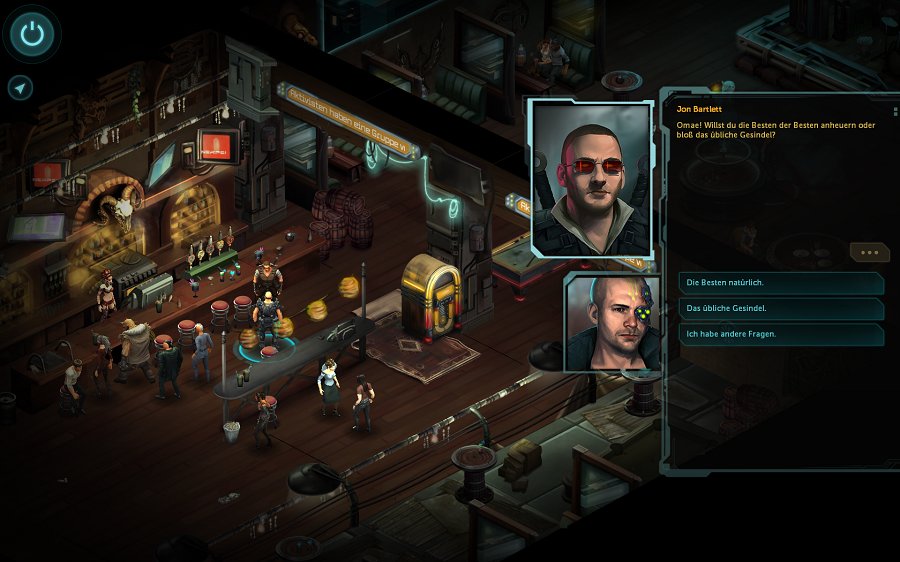Viewport: 900px width, 562px height.
Task: Select the player portrait with cyber eye
Action: pyautogui.click(x=612, y=322)
